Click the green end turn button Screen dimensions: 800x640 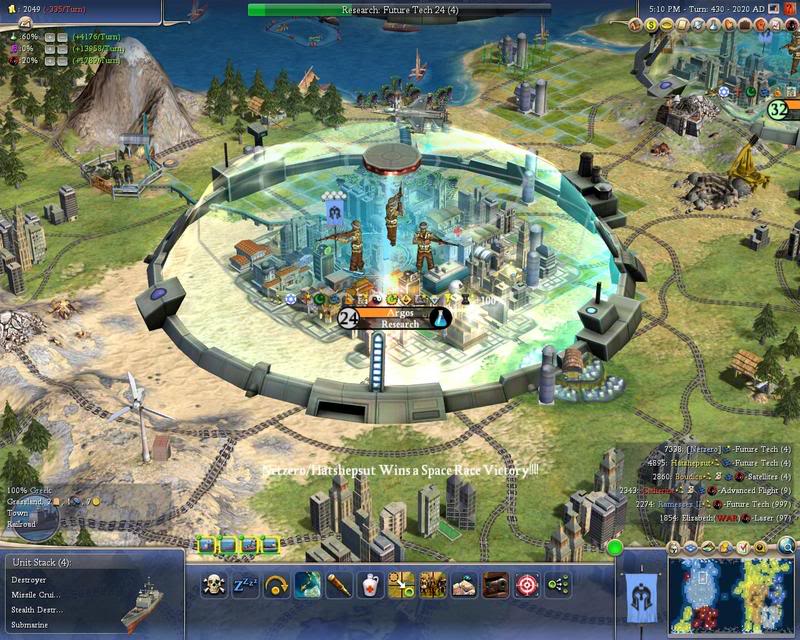pyautogui.click(x=615, y=547)
